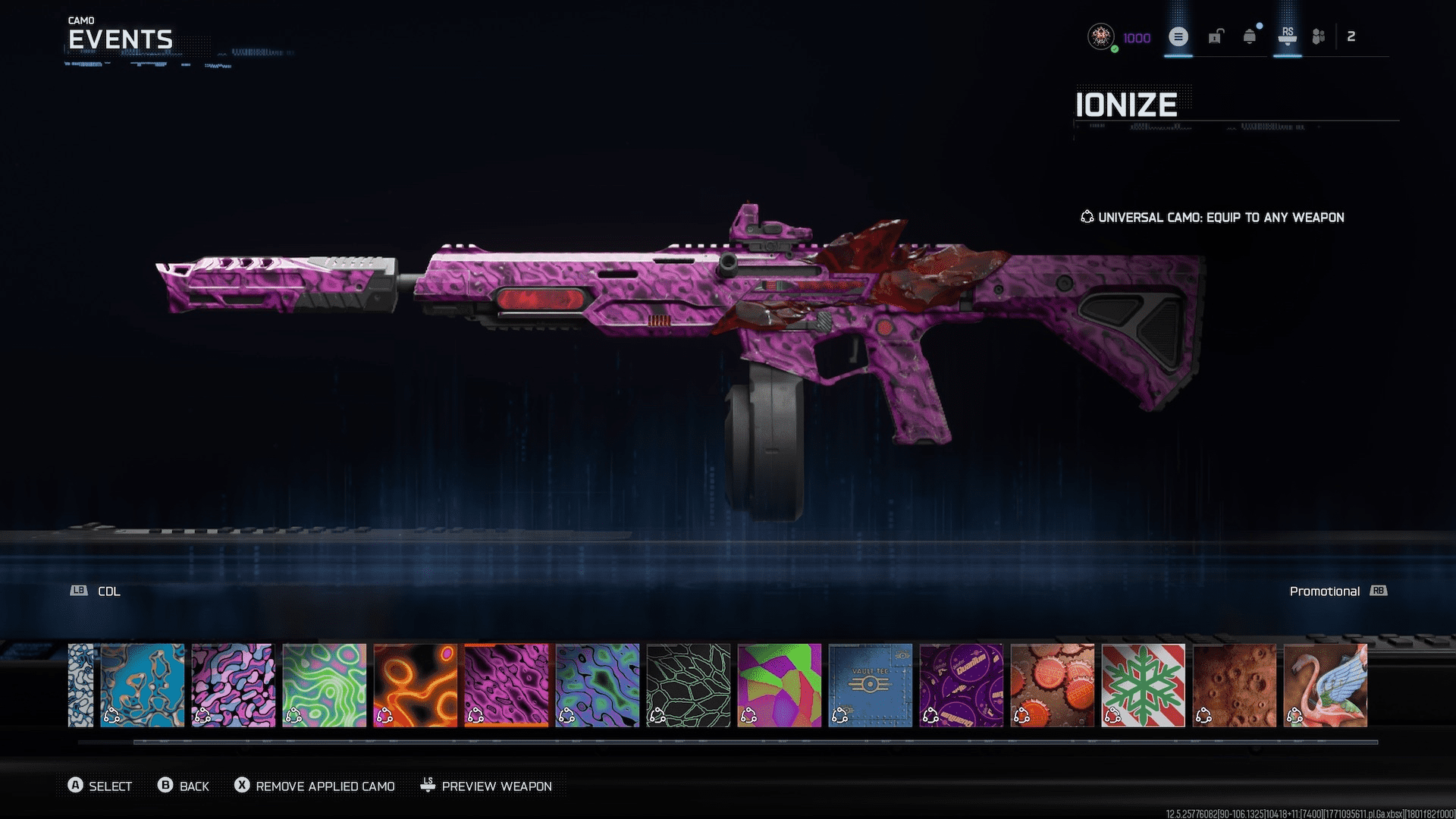
Task: Pick the pink and blue blob camo
Action: (233, 685)
